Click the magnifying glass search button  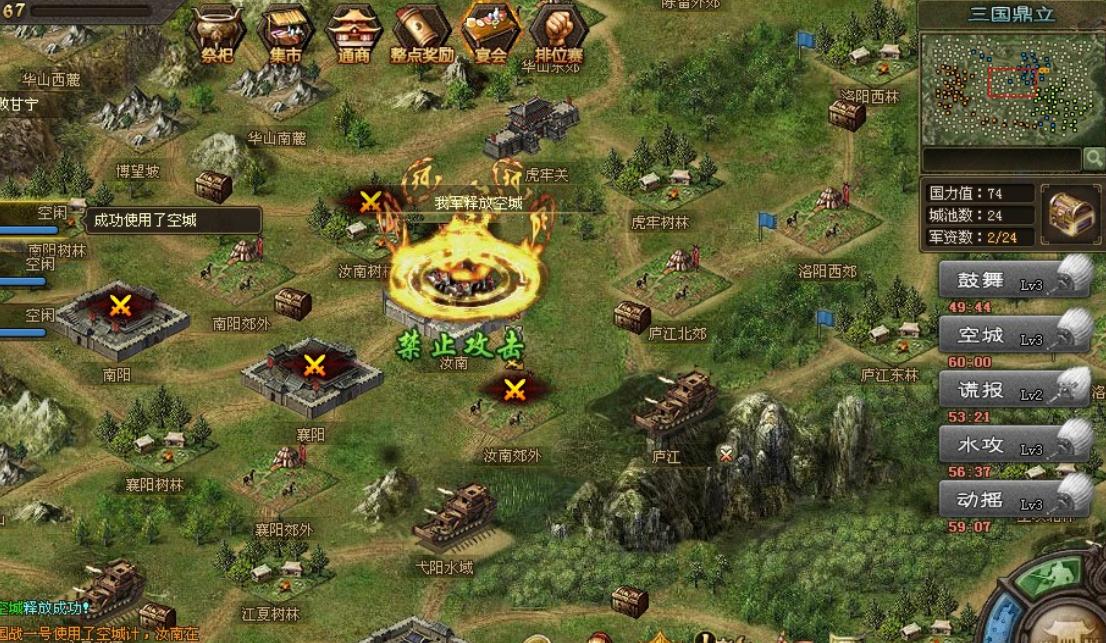pyautogui.click(x=1094, y=158)
